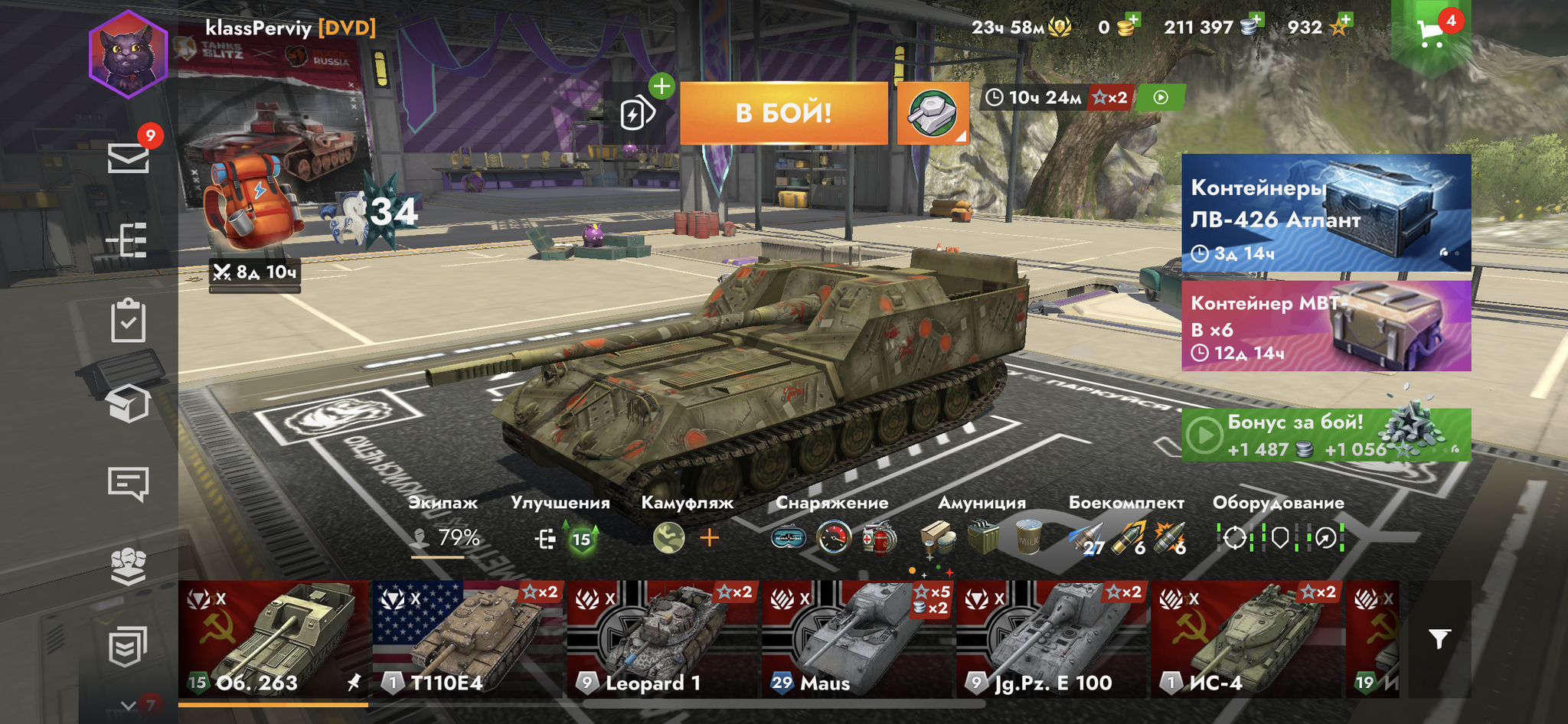Open the mail envelope inbox
1568x724 pixels.
point(128,158)
